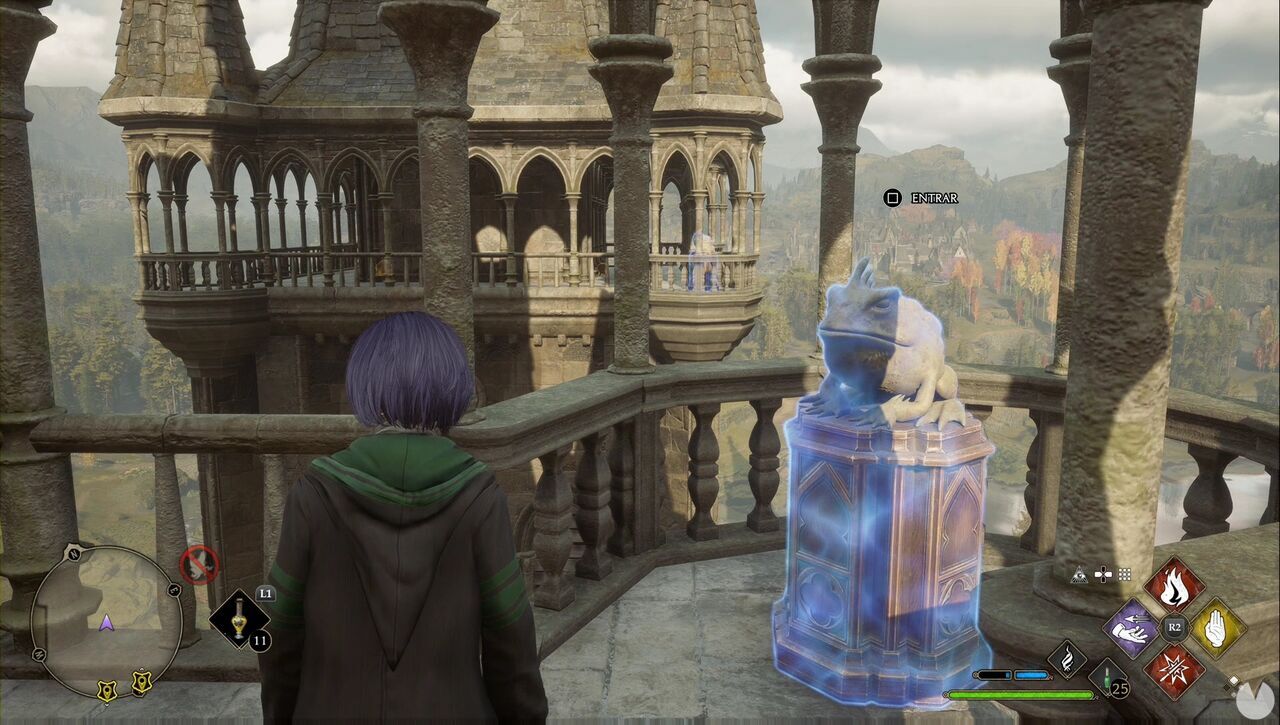This screenshot has height=725, width=1280.
Task: Cast the Incendio fire spell icon
Action: point(1174,586)
